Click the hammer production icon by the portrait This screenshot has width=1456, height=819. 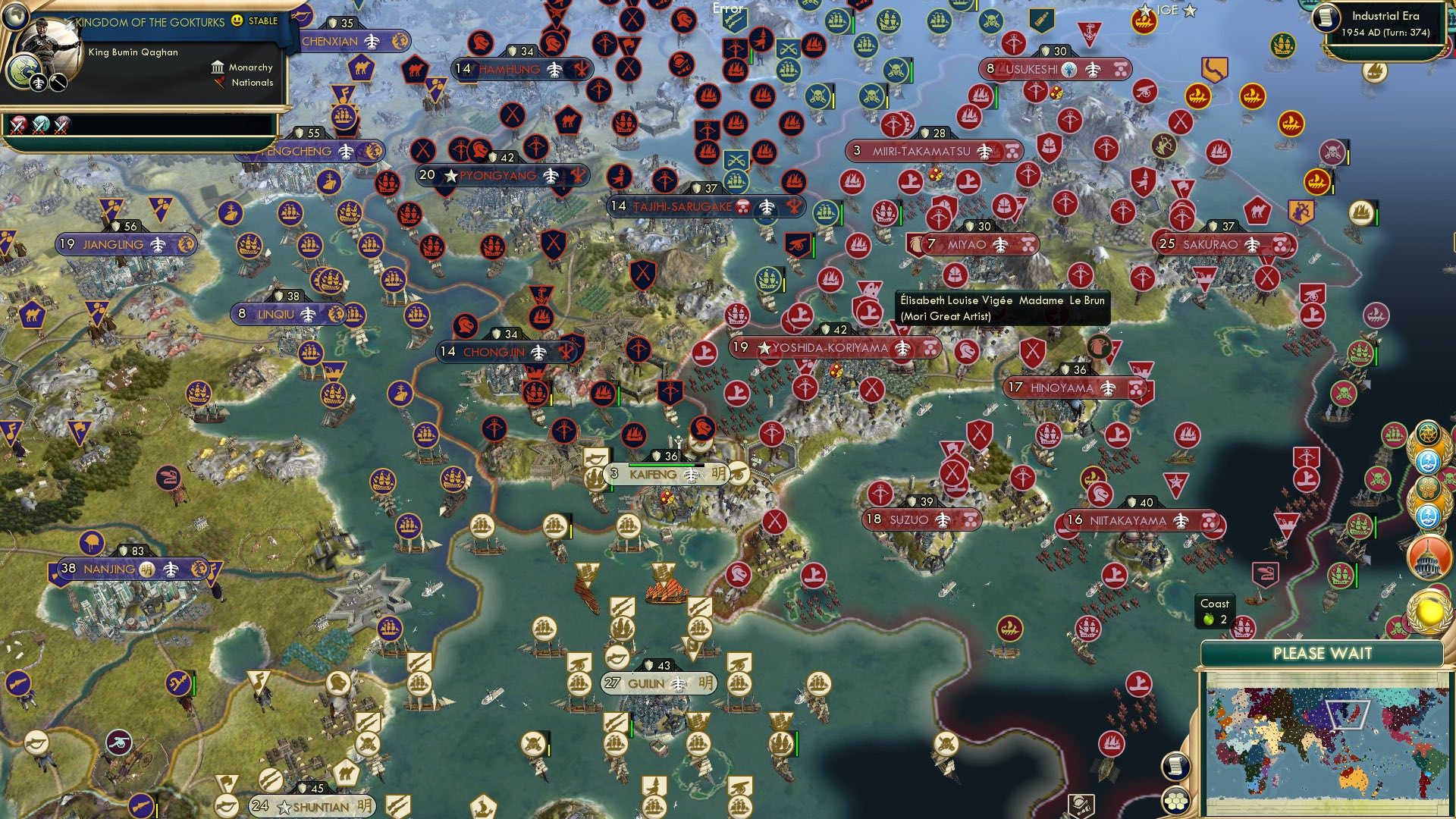[x=58, y=83]
